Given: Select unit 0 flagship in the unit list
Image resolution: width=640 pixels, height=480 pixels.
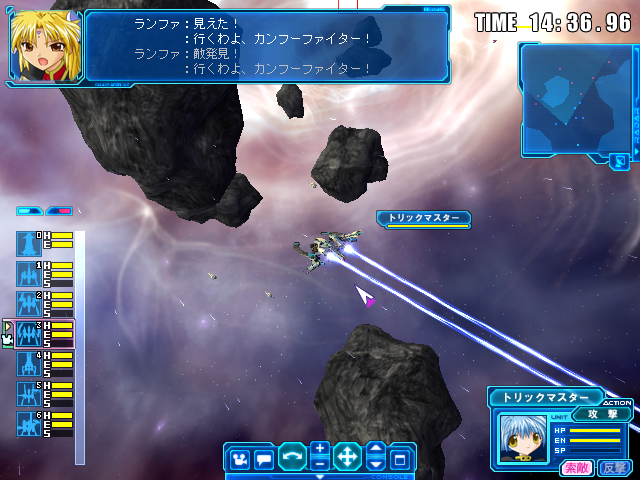Looking at the screenshot, I should (28, 243).
